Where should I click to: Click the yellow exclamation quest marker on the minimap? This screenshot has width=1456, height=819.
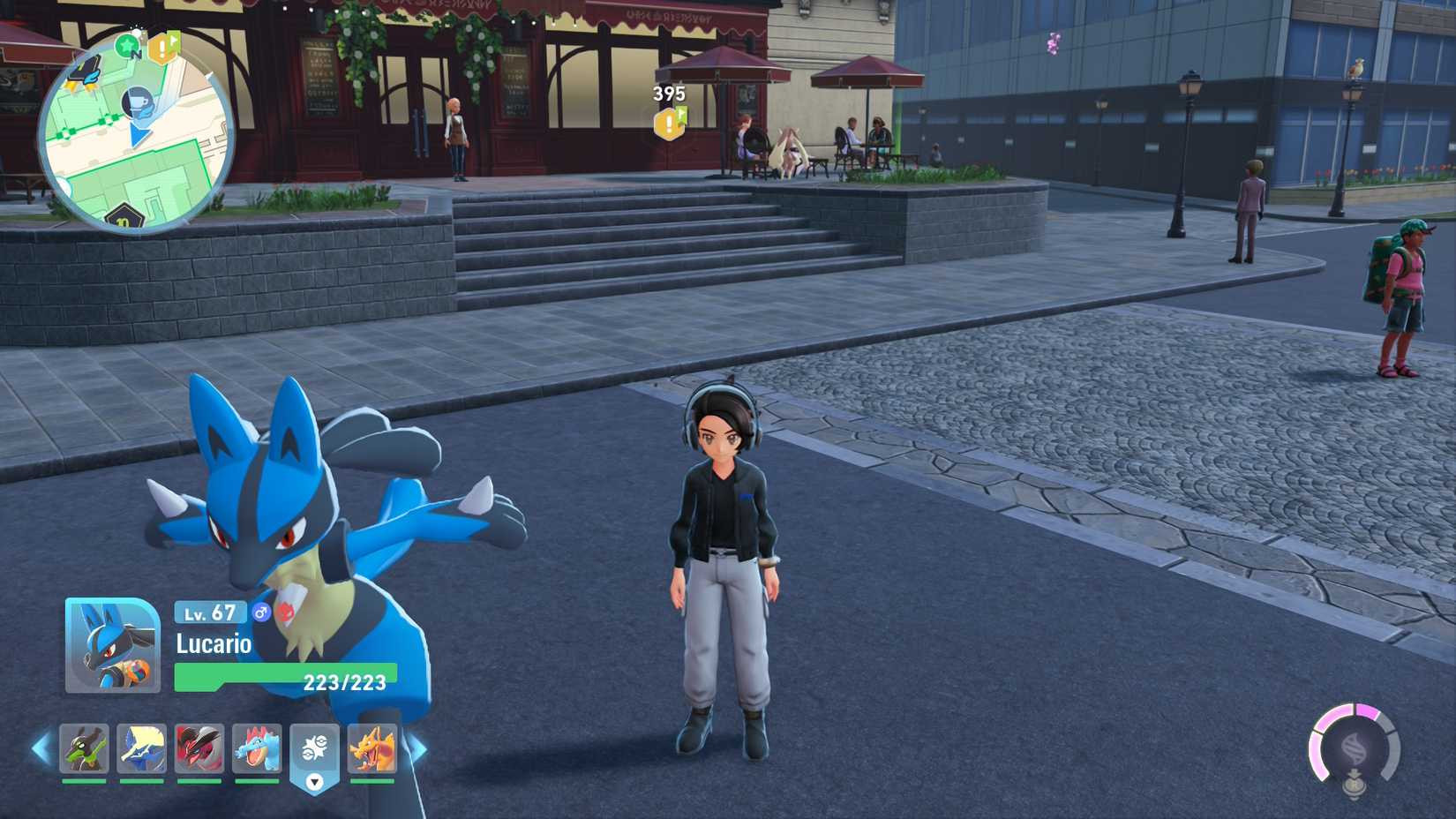164,48
